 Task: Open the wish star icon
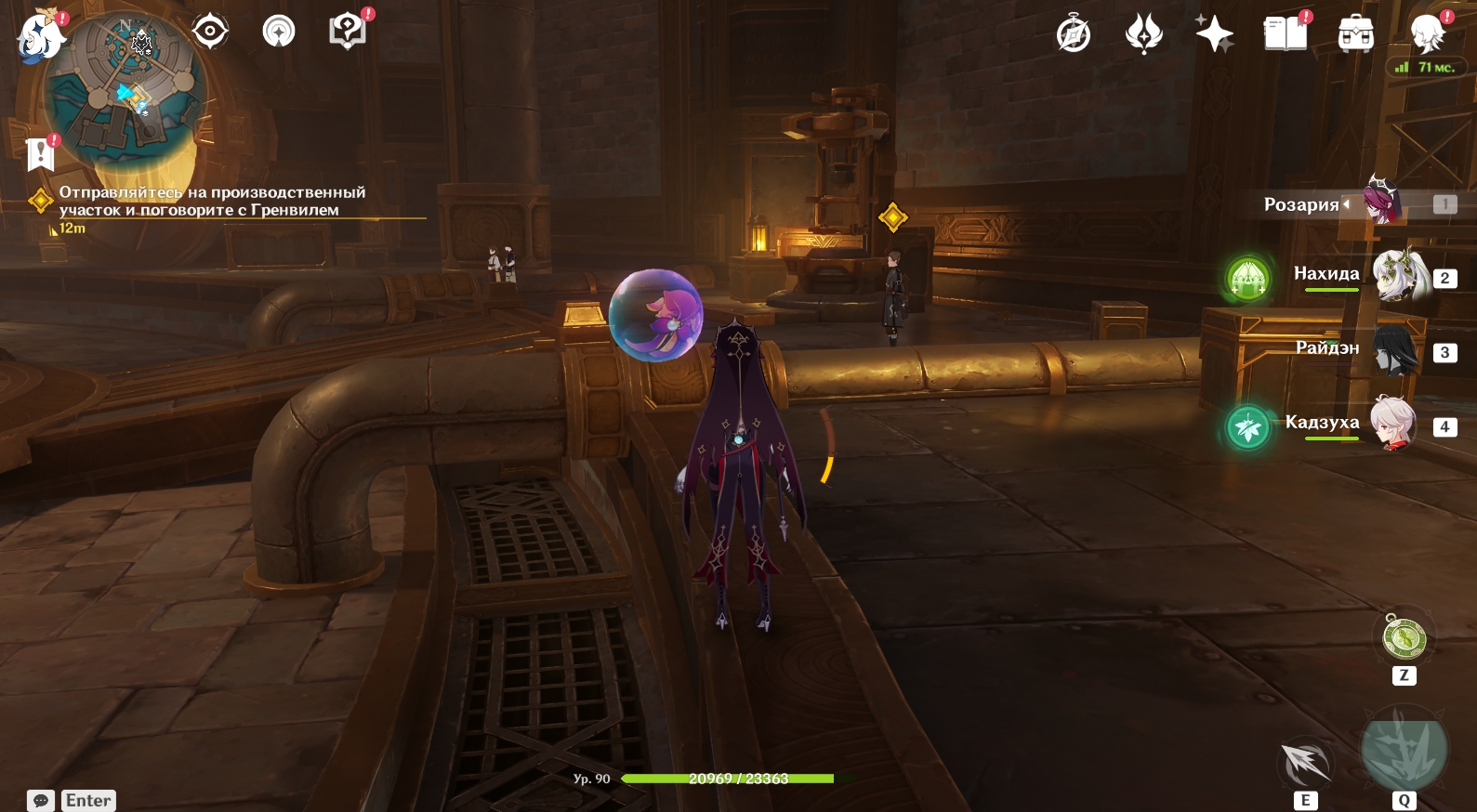click(1214, 35)
